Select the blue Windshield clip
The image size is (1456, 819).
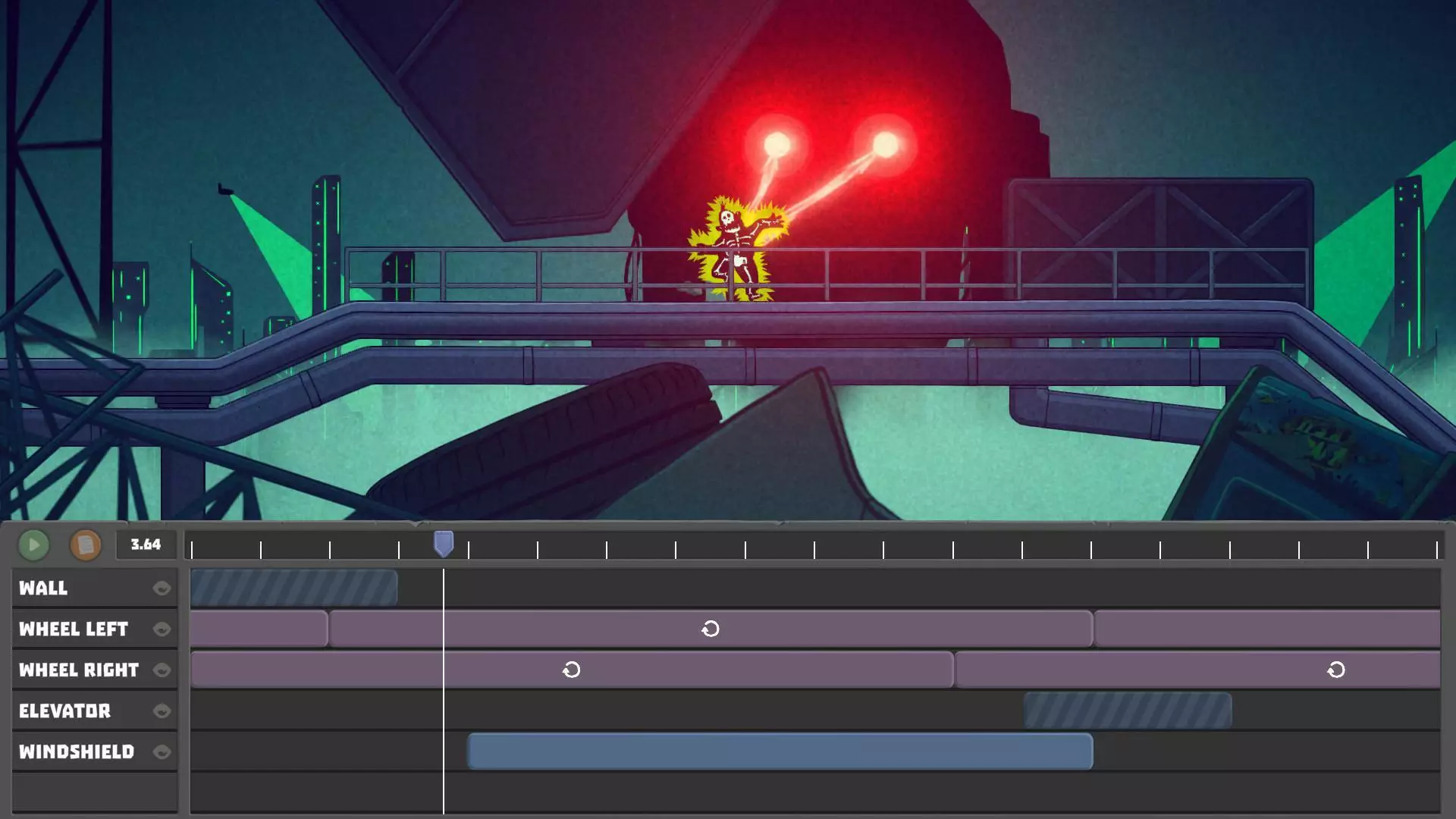(x=781, y=752)
